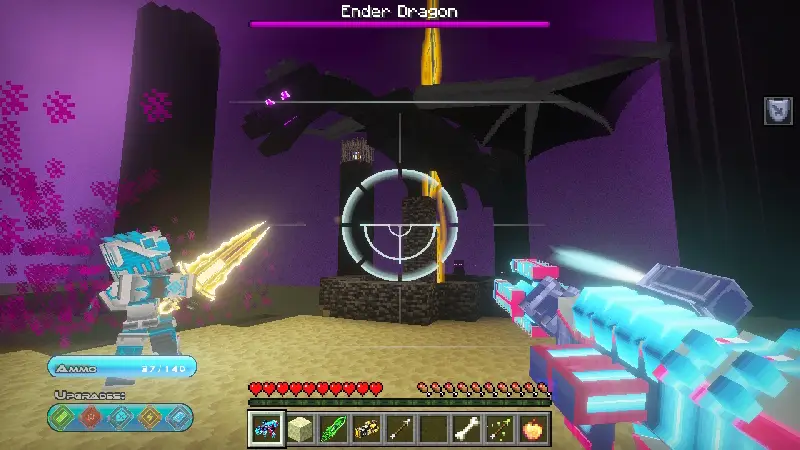Click the shield status effect icon
Screen dimensions: 800x450
[x=779, y=111]
